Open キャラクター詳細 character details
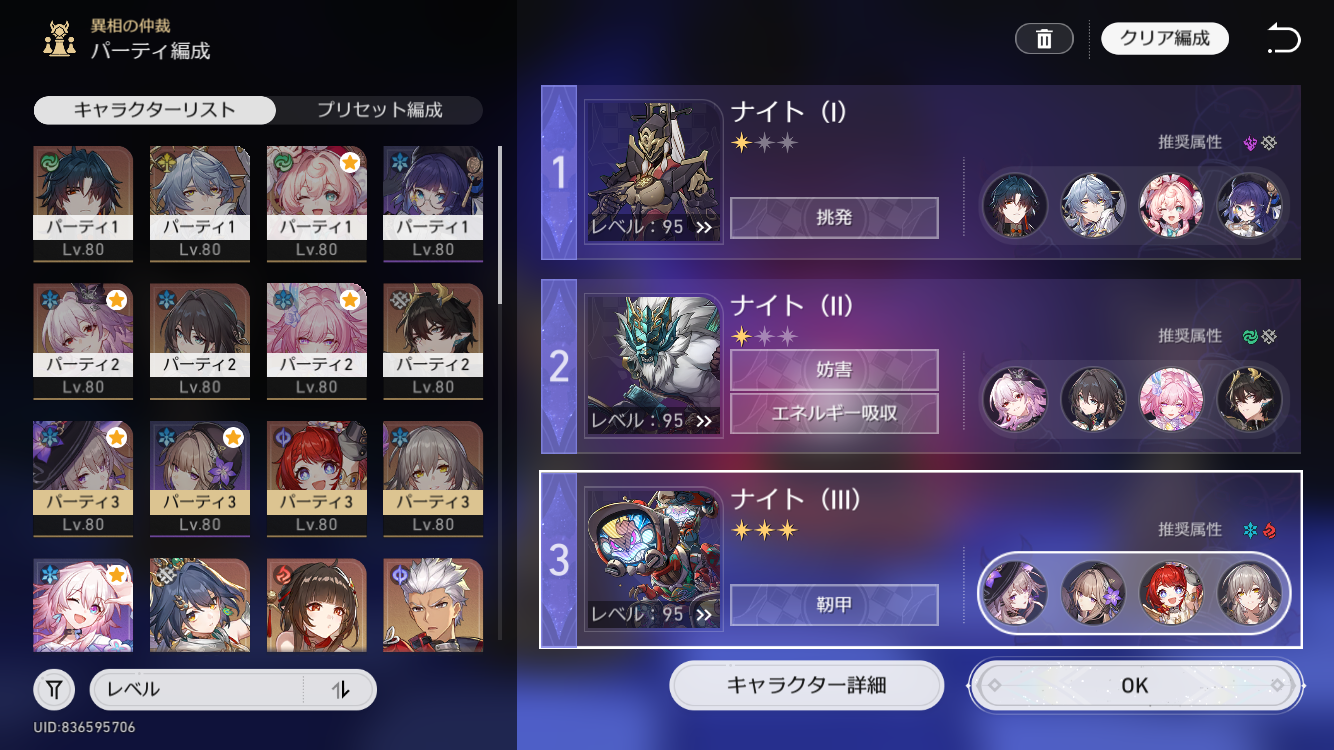 [x=806, y=686]
